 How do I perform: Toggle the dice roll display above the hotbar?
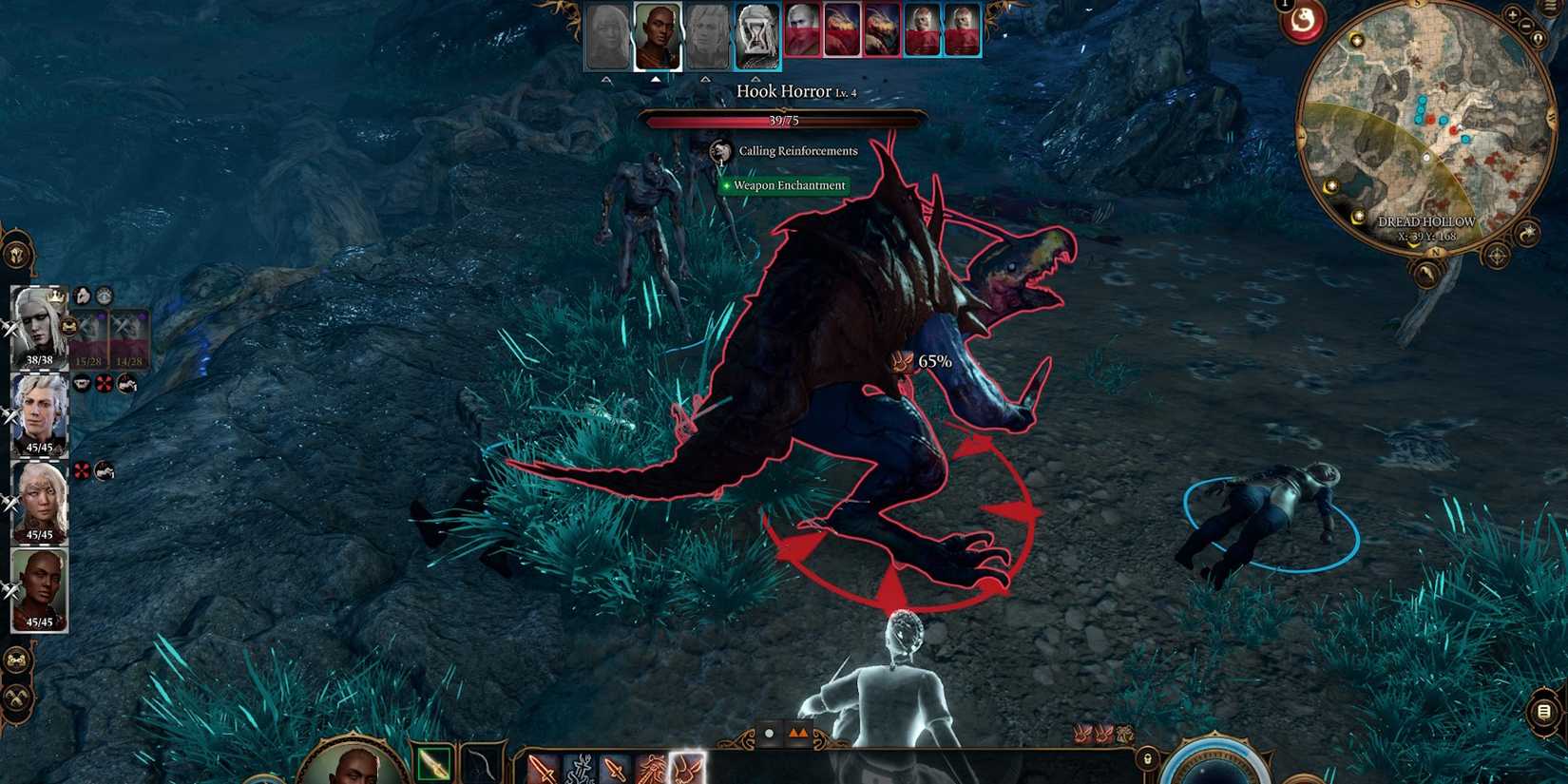tap(769, 734)
